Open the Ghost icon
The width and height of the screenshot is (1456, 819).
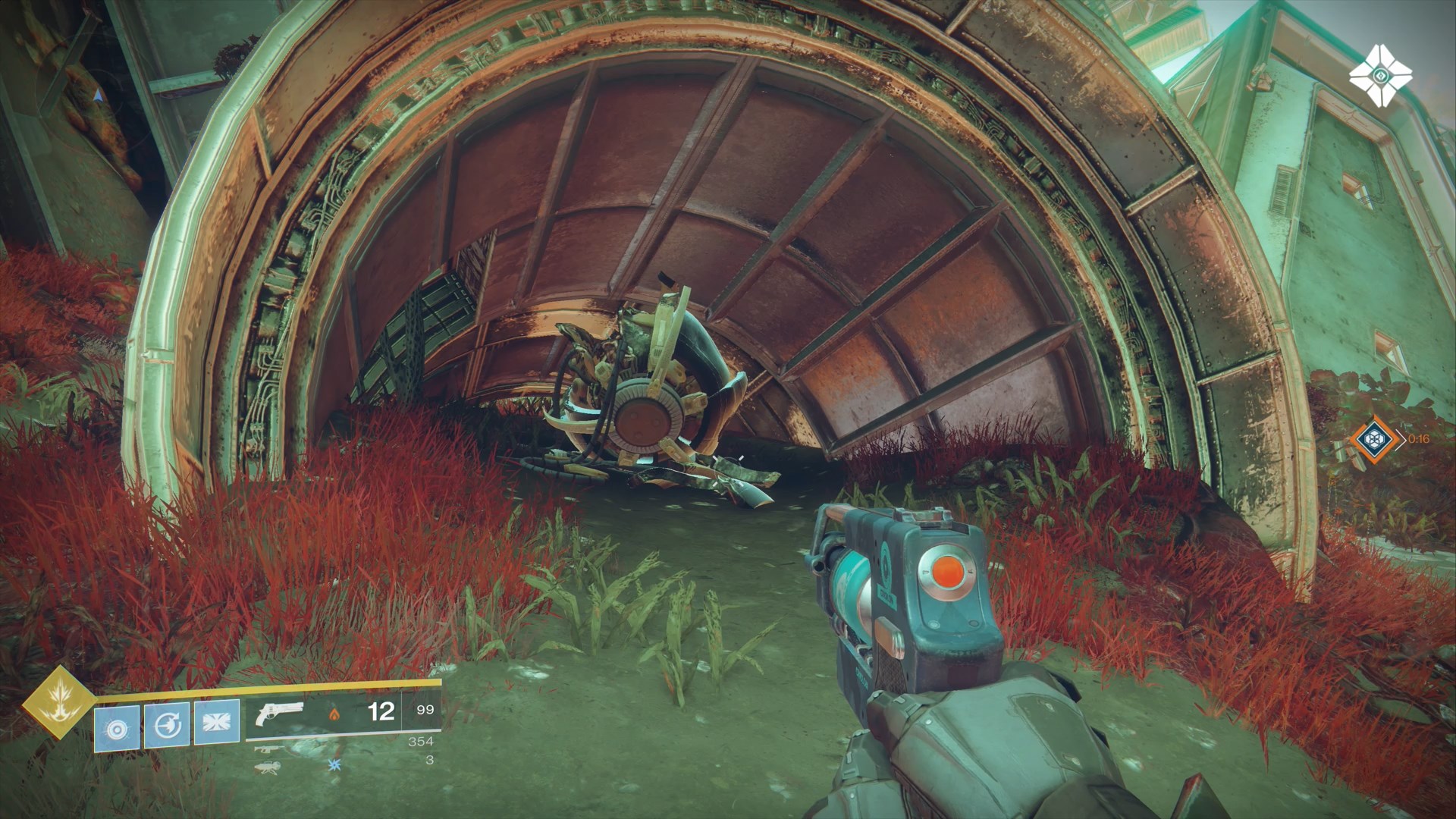click(x=1379, y=76)
